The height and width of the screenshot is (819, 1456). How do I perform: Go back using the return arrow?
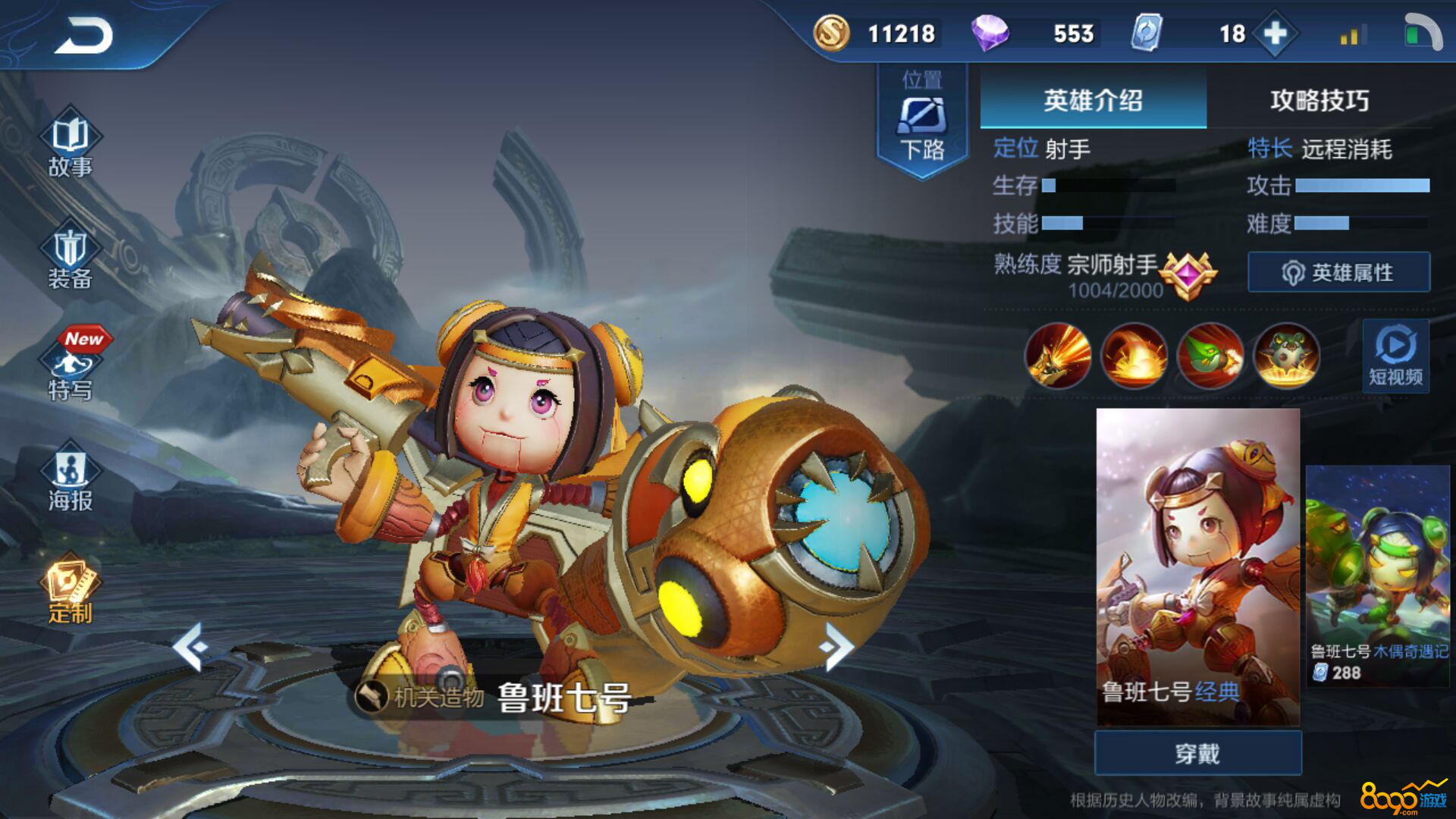pos(83,36)
